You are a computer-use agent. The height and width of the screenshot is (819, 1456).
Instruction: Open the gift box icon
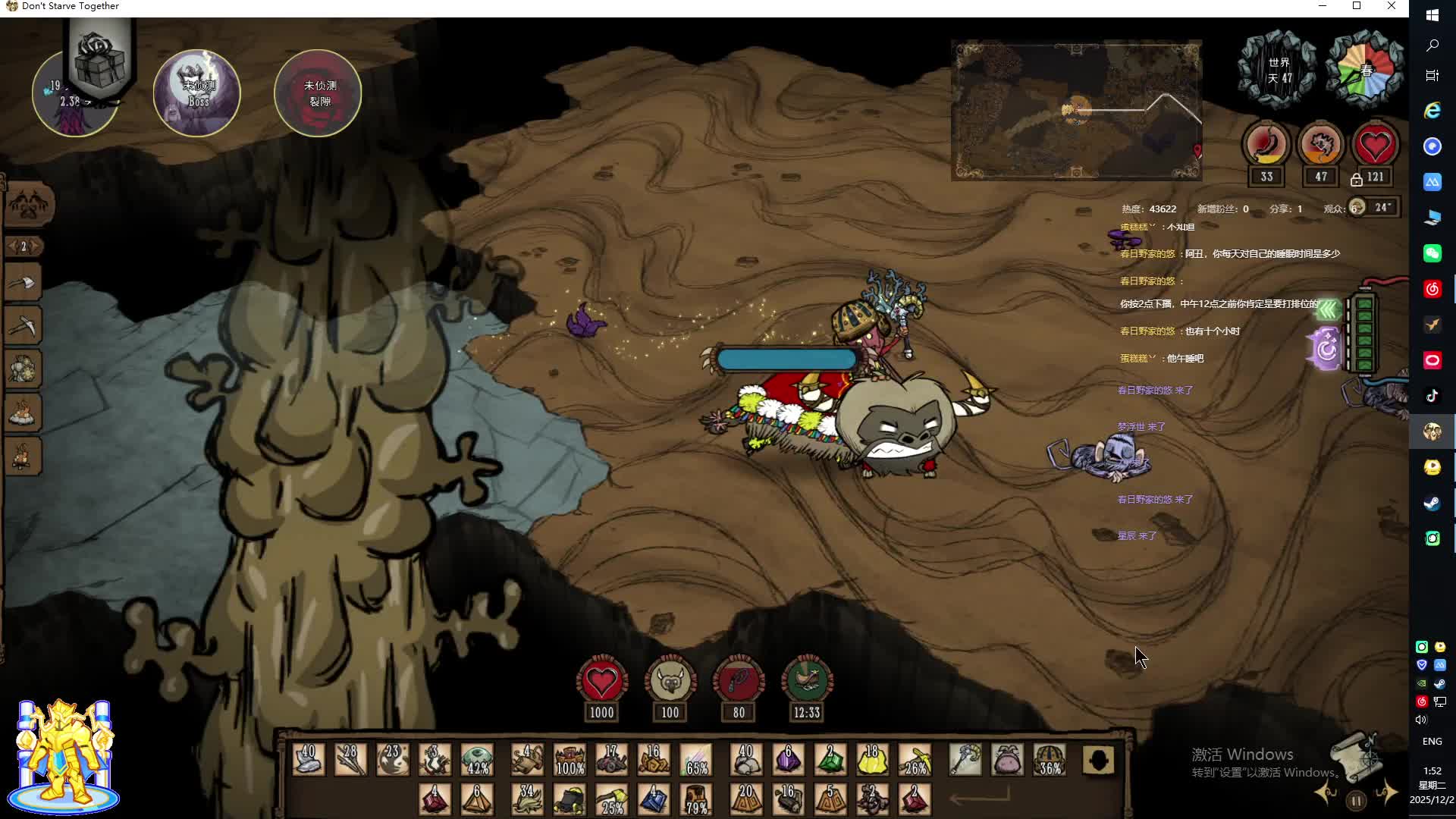pyautogui.click(x=99, y=61)
